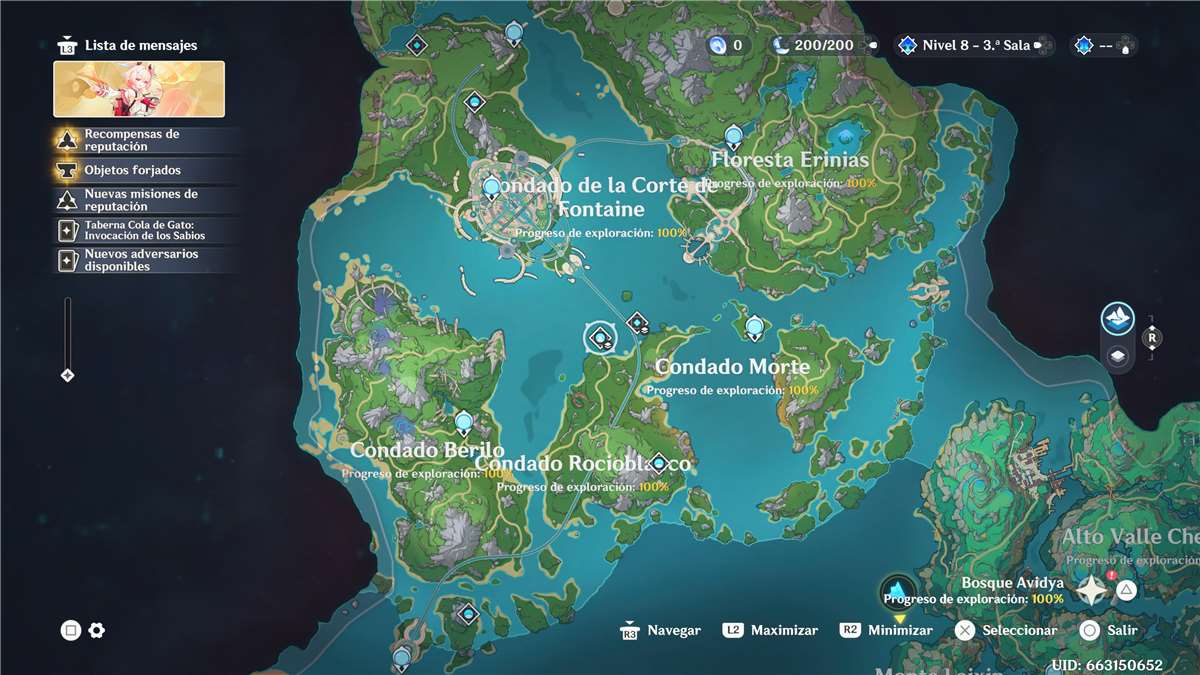This screenshot has height=675, width=1200.
Task: Select the Condado Berilo teleport waypoint pin
Action: tap(463, 422)
